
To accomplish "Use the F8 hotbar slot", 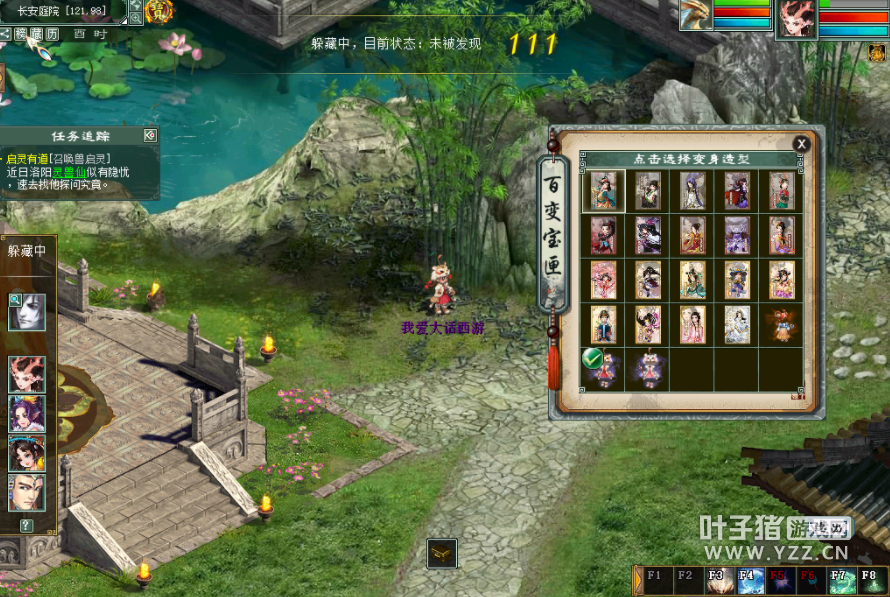I will [x=870, y=581].
